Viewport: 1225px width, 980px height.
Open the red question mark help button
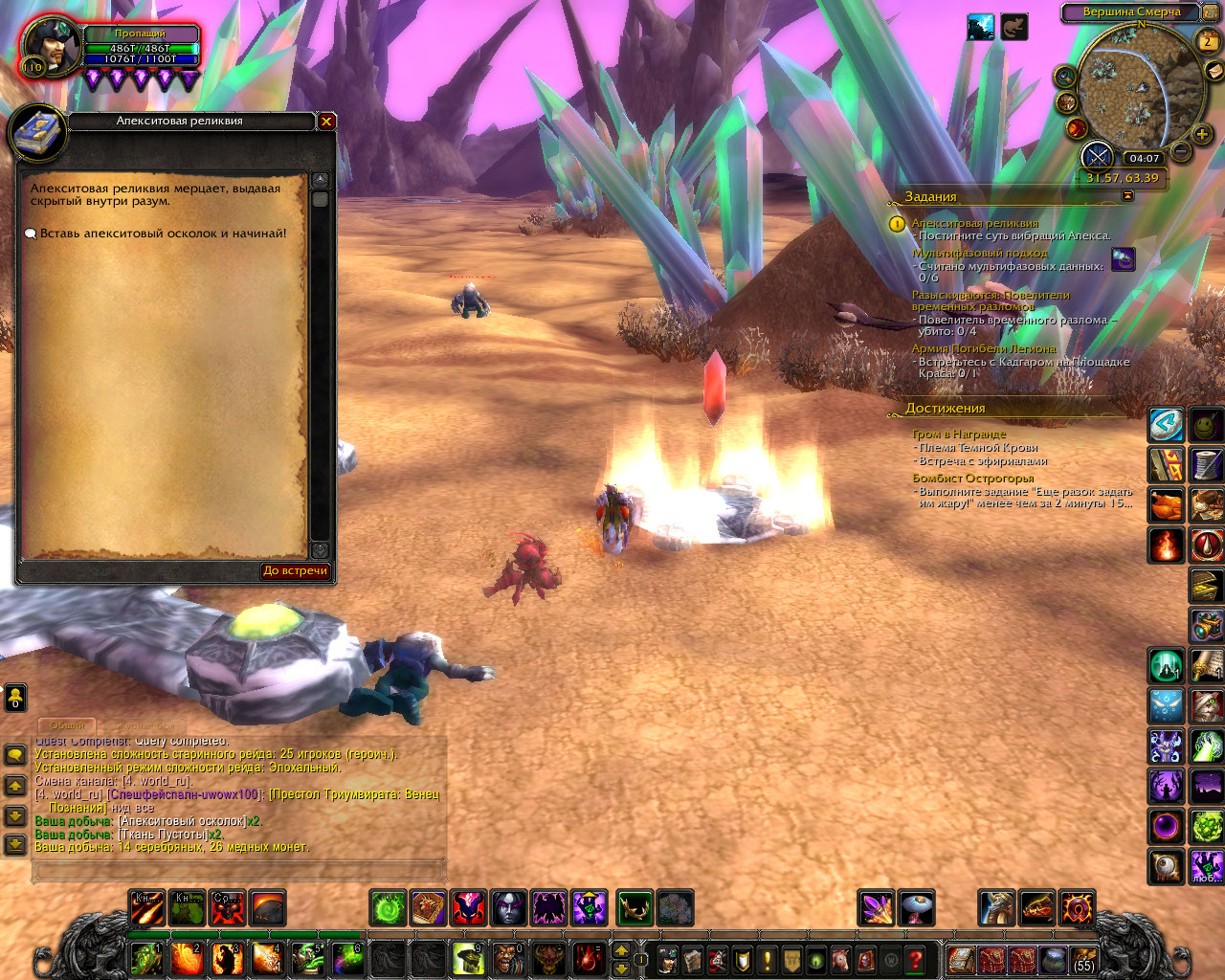916,959
